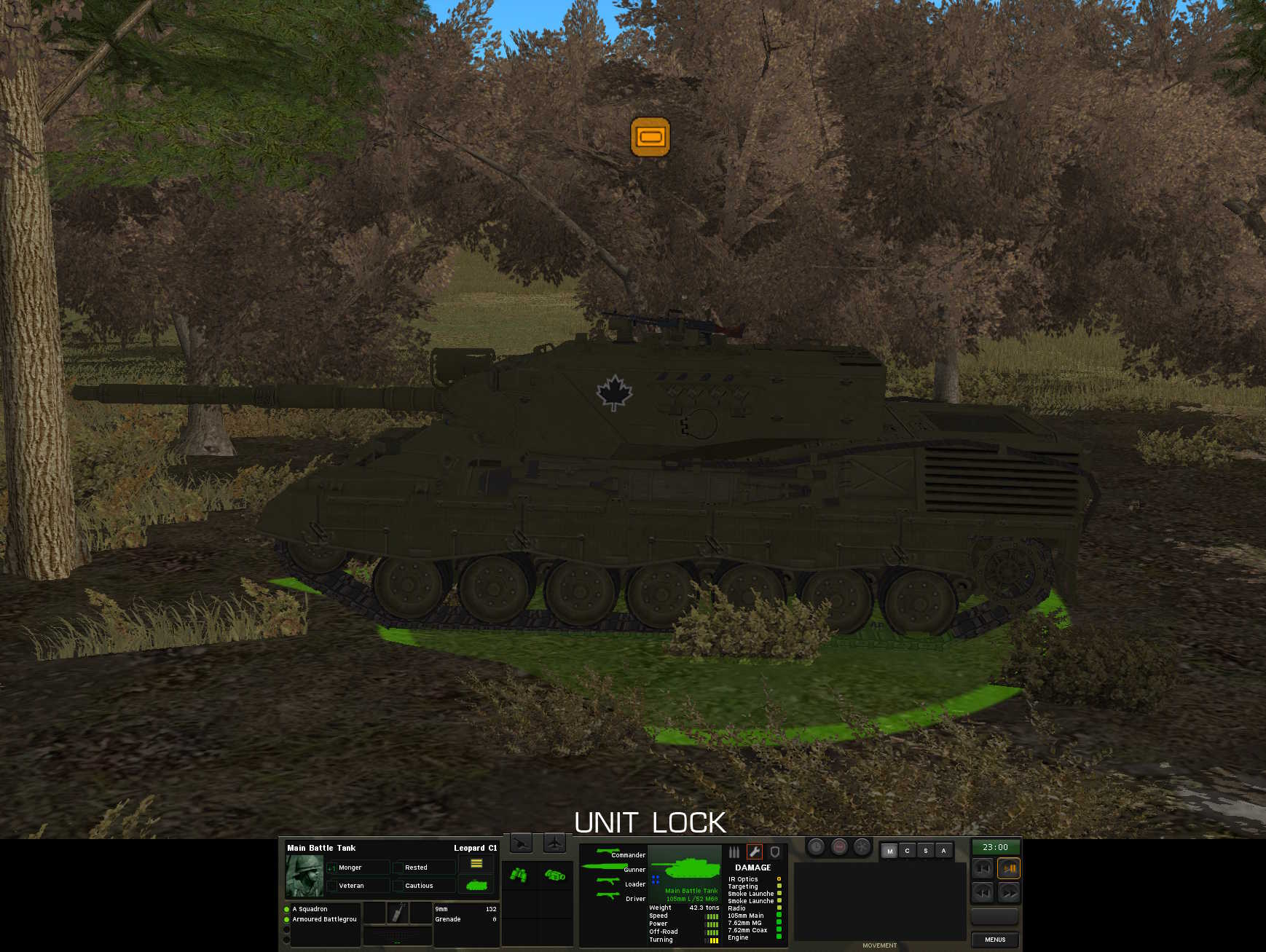The height and width of the screenshot is (952, 1266).
Task: Switch to the C combat commands tab
Action: [907, 851]
